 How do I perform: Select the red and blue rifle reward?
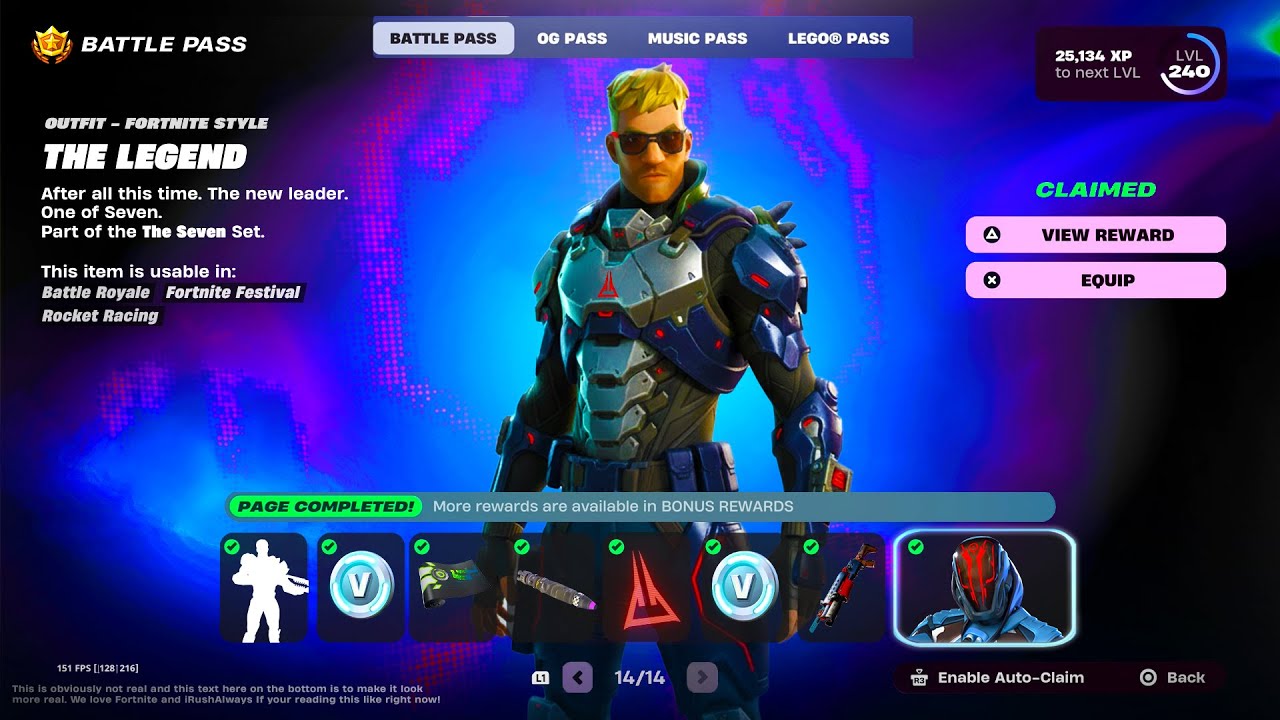tap(840, 590)
